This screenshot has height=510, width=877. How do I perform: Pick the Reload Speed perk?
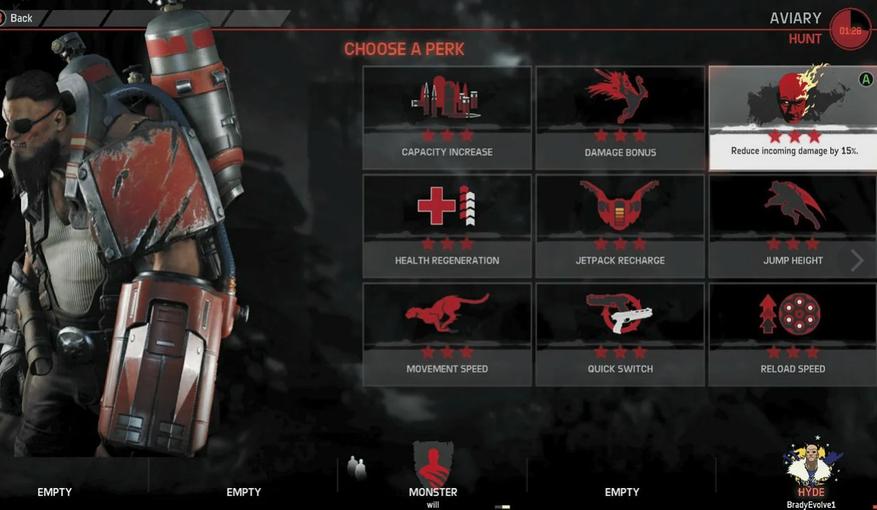coord(792,335)
